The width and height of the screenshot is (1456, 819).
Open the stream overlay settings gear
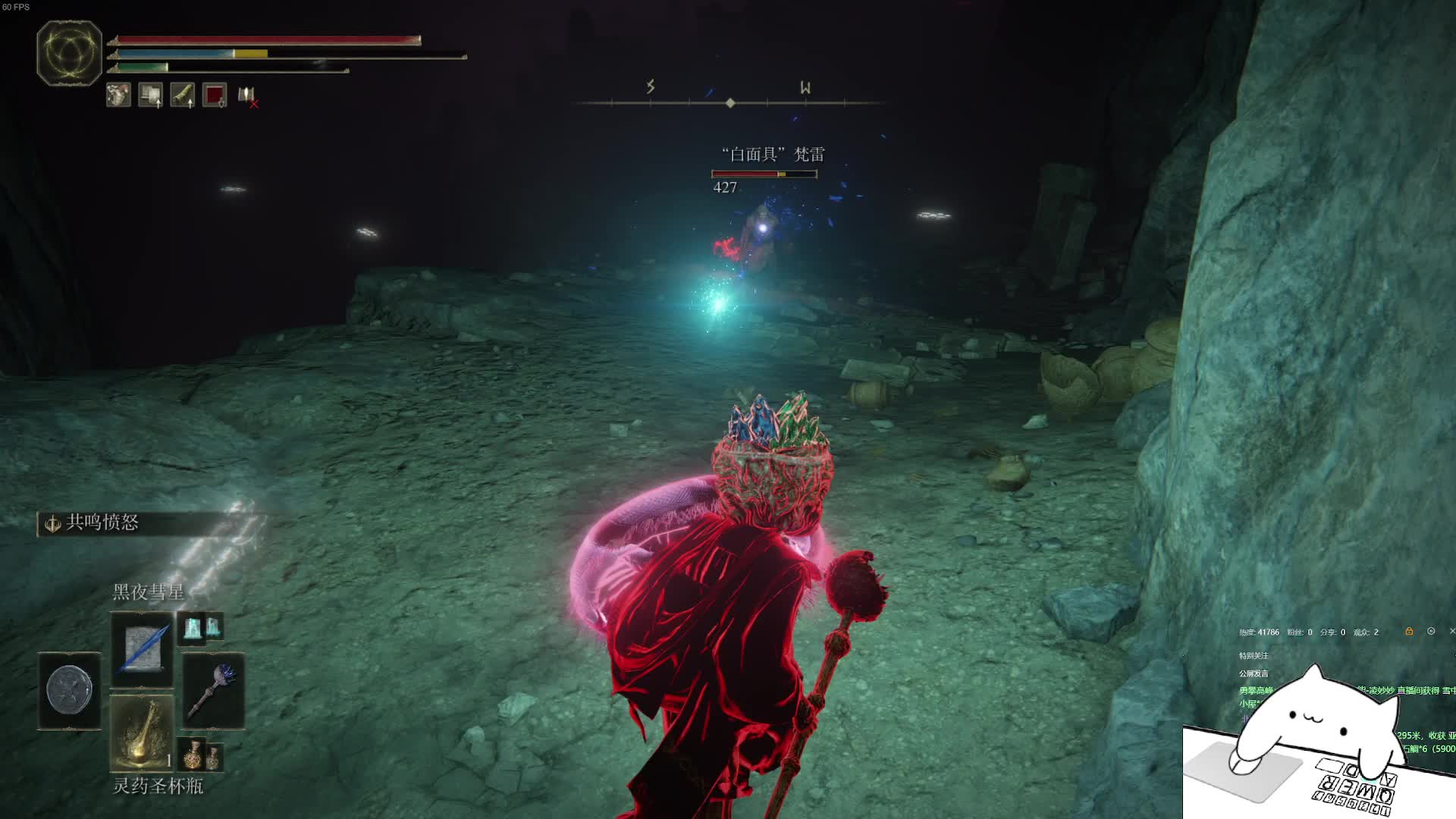point(1431,631)
